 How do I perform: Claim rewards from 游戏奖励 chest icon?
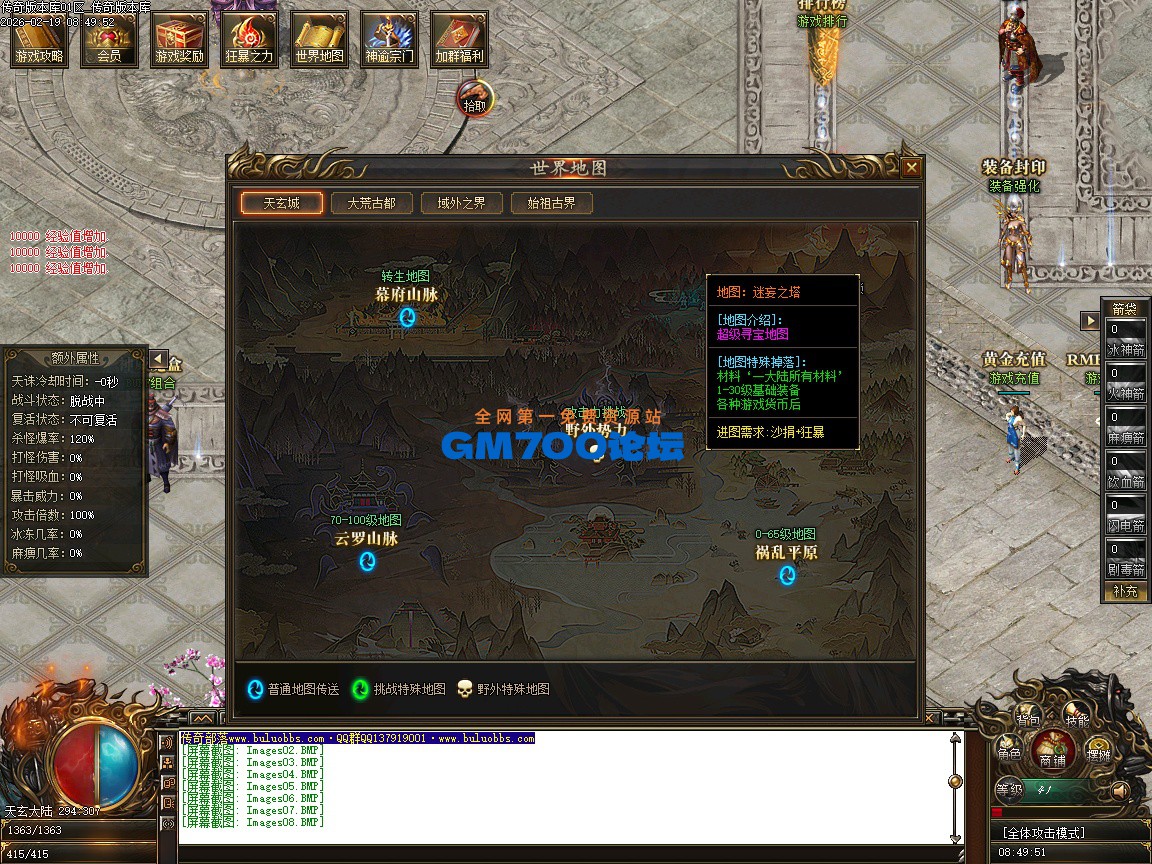coord(179,40)
